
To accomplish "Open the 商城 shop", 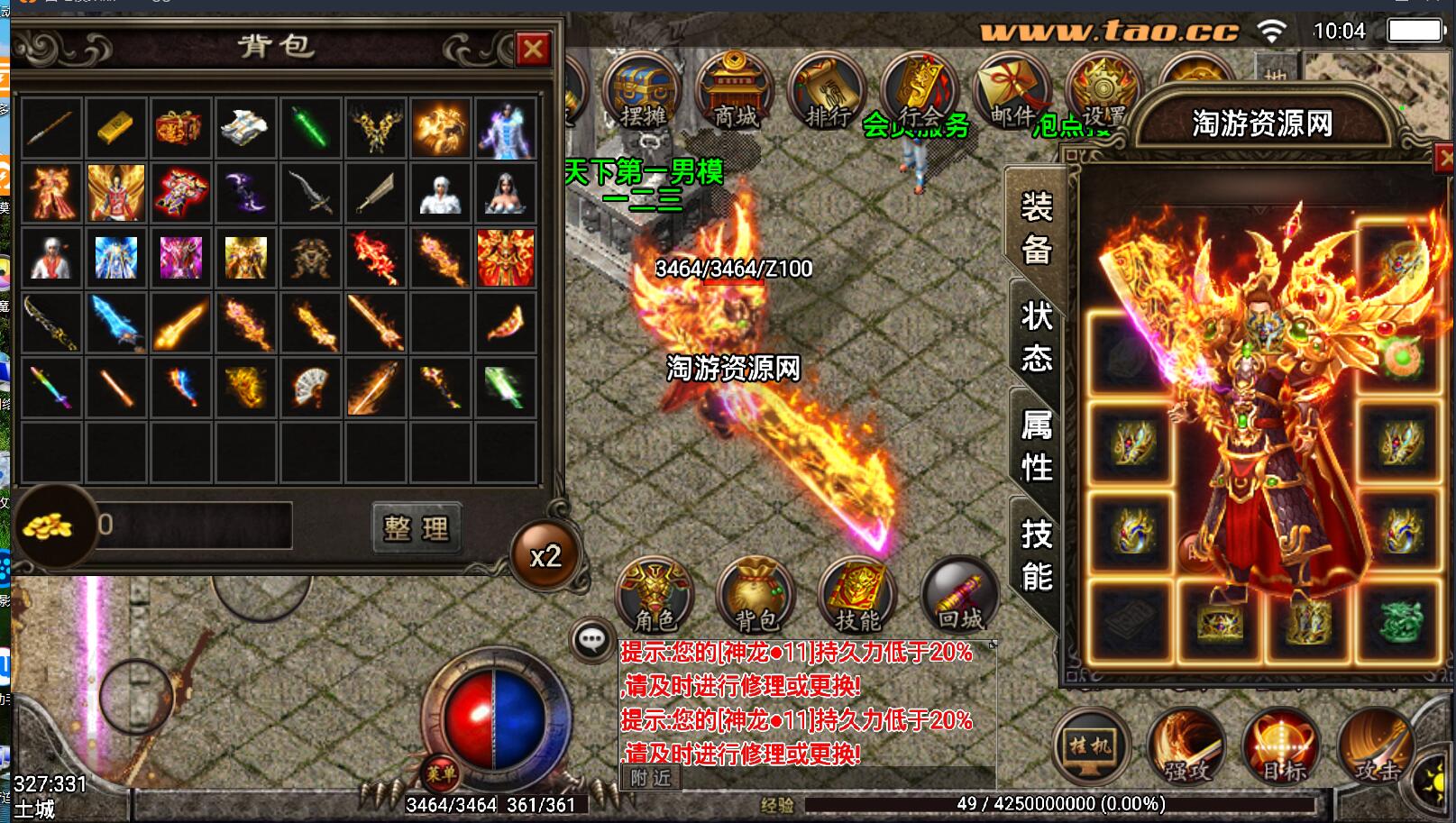I will [x=735, y=91].
